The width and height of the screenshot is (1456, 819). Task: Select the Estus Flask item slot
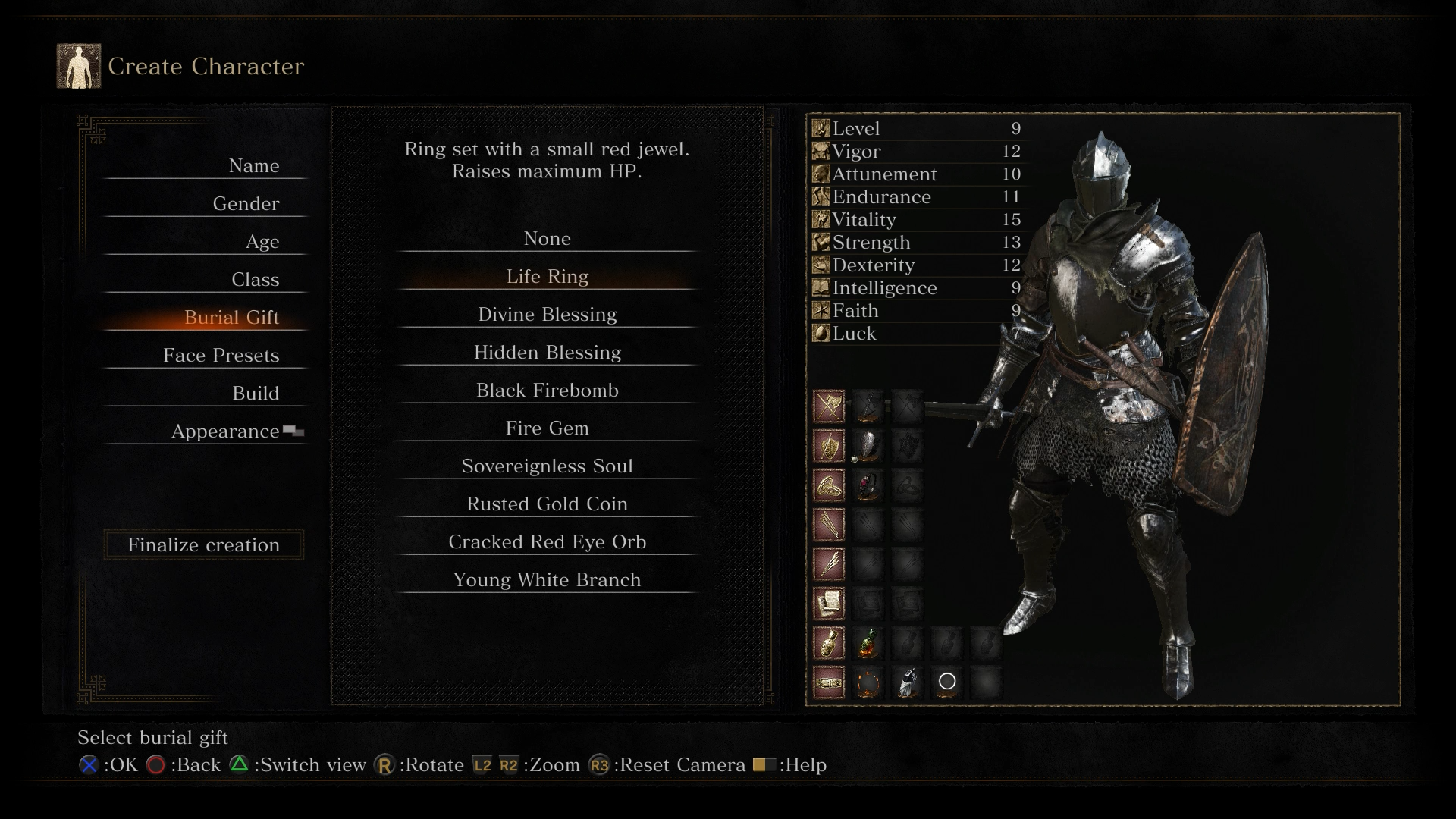(868, 643)
